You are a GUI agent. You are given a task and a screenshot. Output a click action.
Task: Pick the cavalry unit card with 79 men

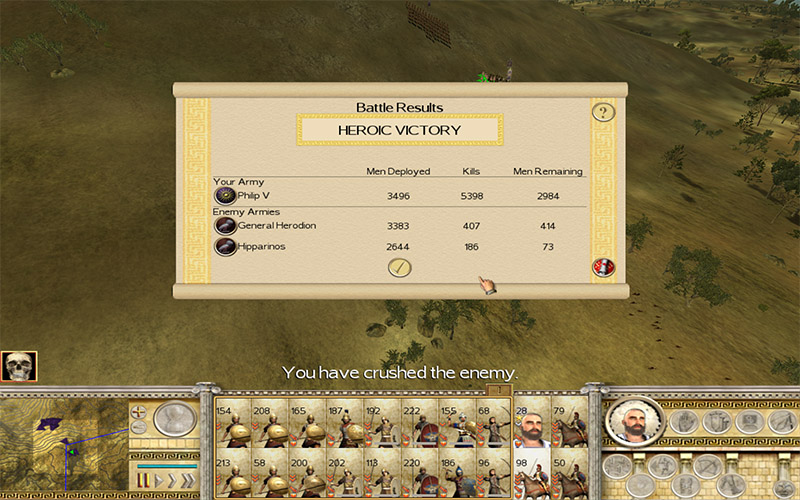pos(567,427)
